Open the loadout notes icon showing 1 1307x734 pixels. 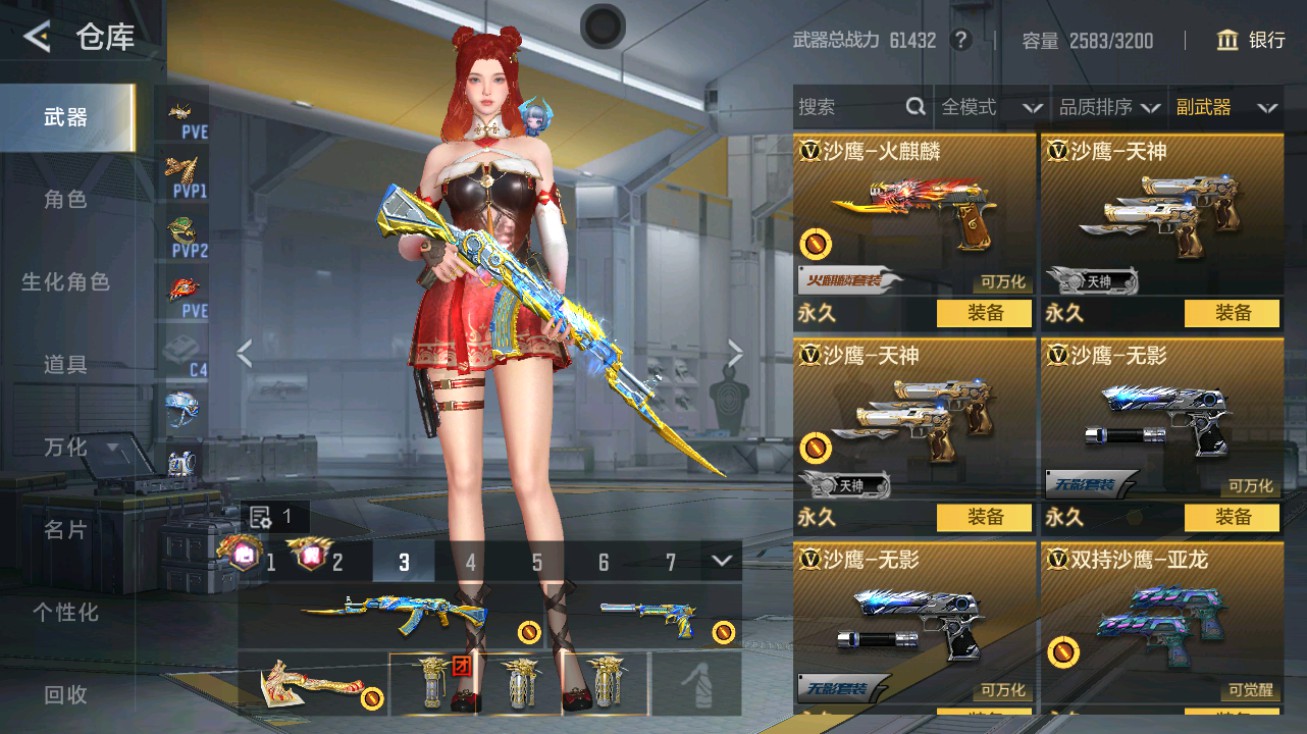point(262,516)
